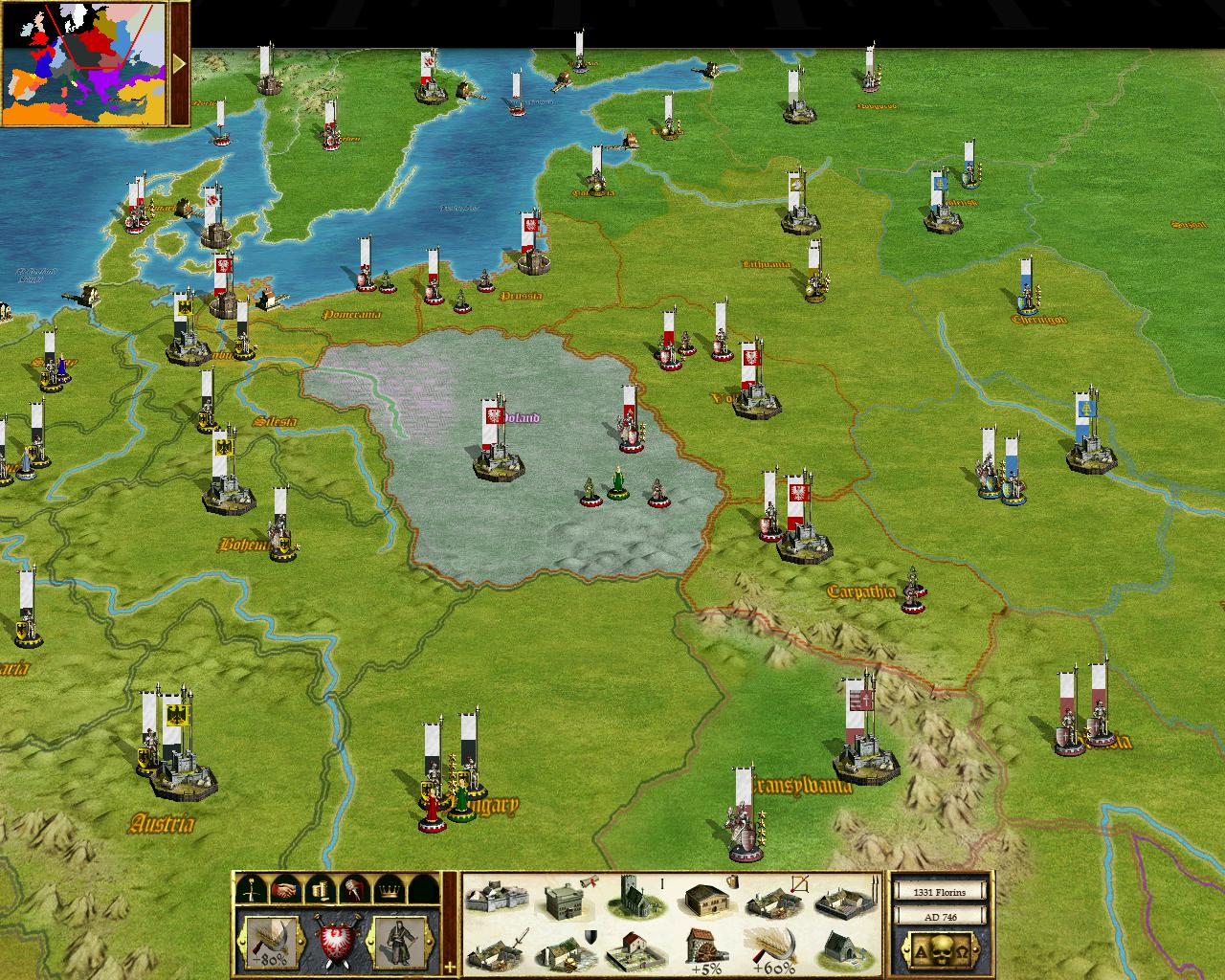Open the military sword tab
The image size is (1225, 980).
(x=250, y=890)
